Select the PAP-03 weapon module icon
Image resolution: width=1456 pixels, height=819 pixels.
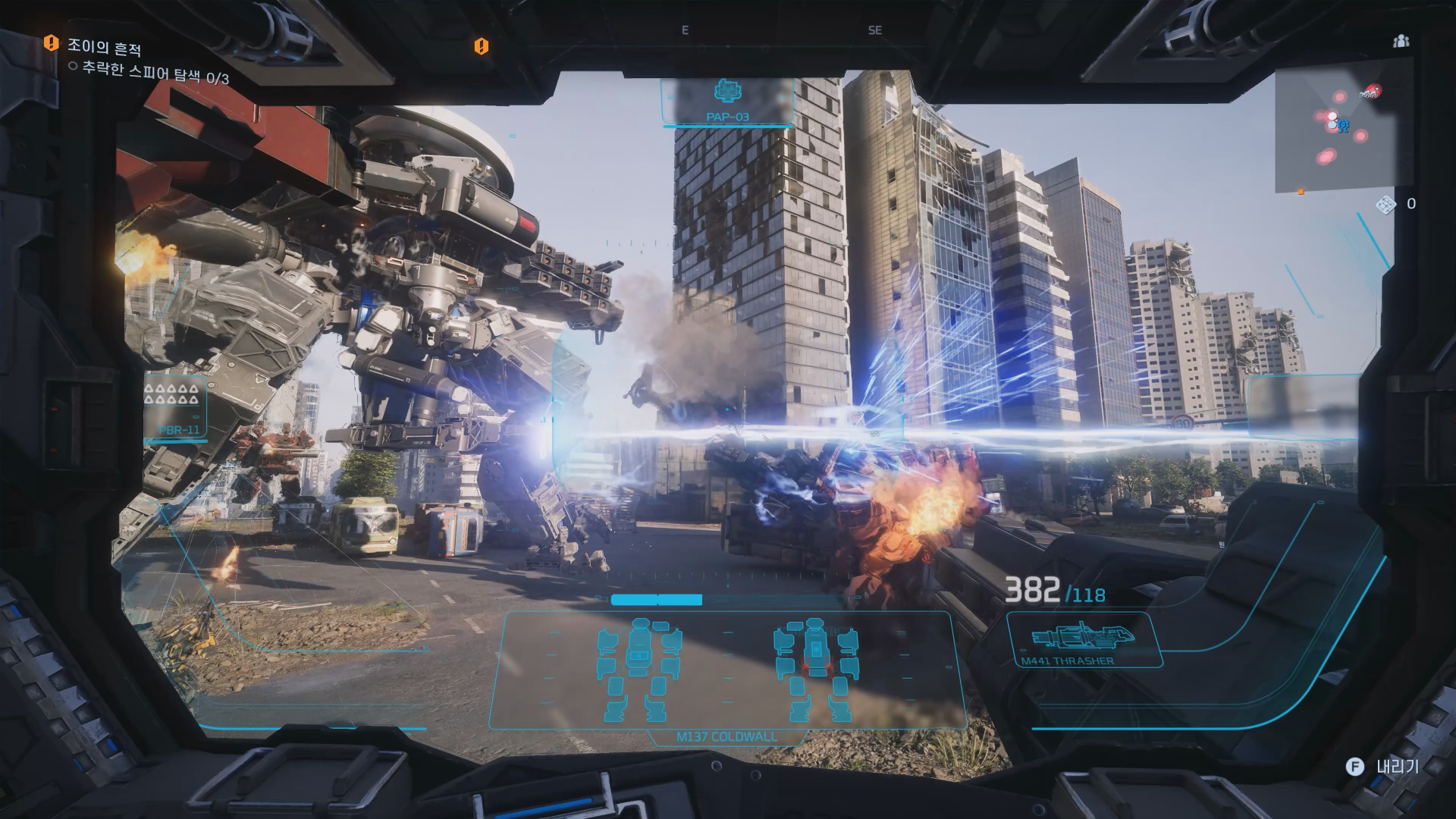pyautogui.click(x=728, y=93)
